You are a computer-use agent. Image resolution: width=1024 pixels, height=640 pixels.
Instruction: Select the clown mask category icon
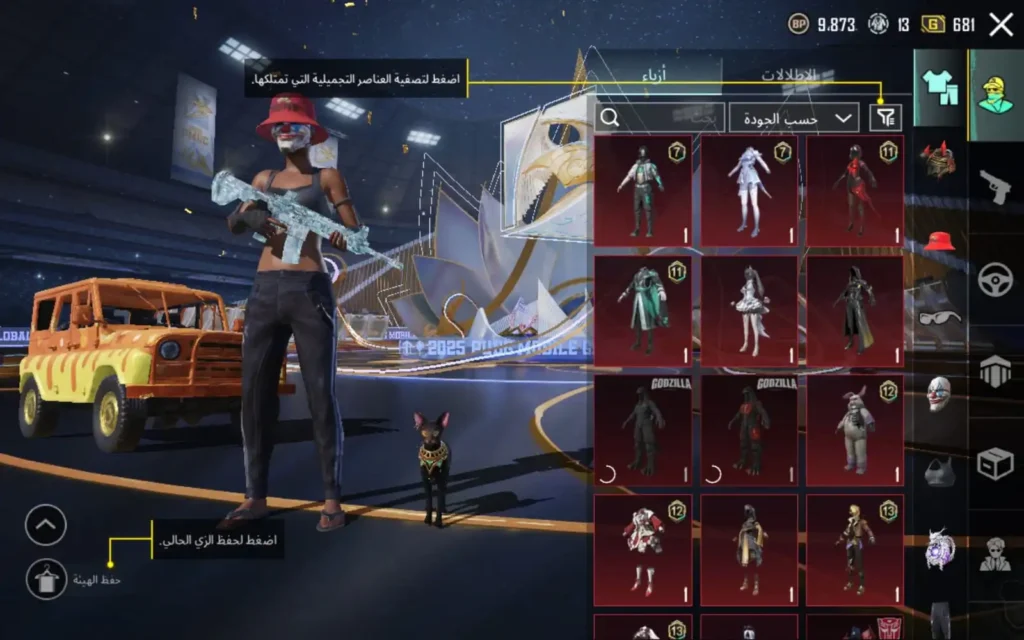[x=939, y=393]
